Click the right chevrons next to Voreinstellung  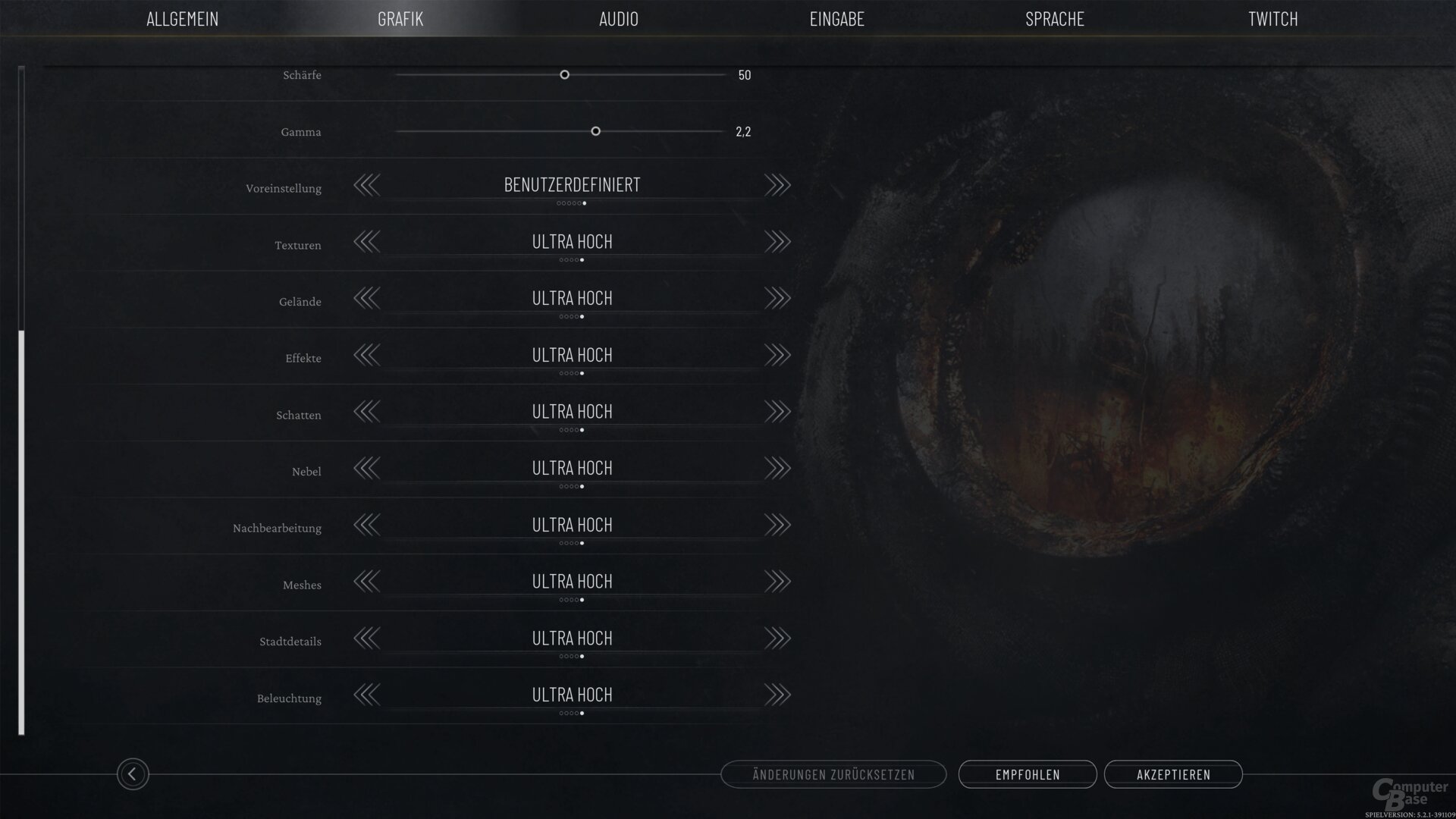(777, 184)
